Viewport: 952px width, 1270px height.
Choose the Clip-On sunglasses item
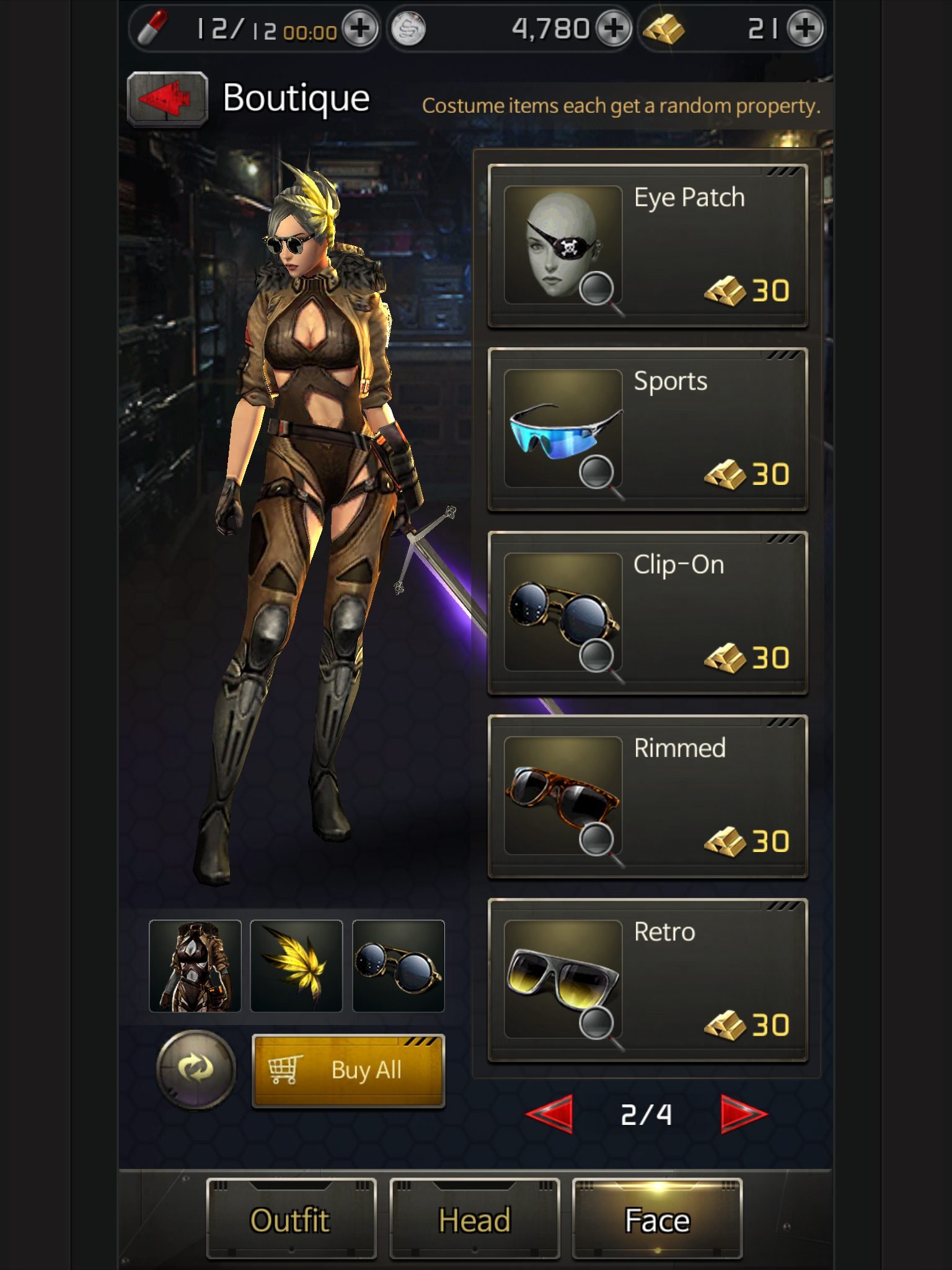pos(648,613)
